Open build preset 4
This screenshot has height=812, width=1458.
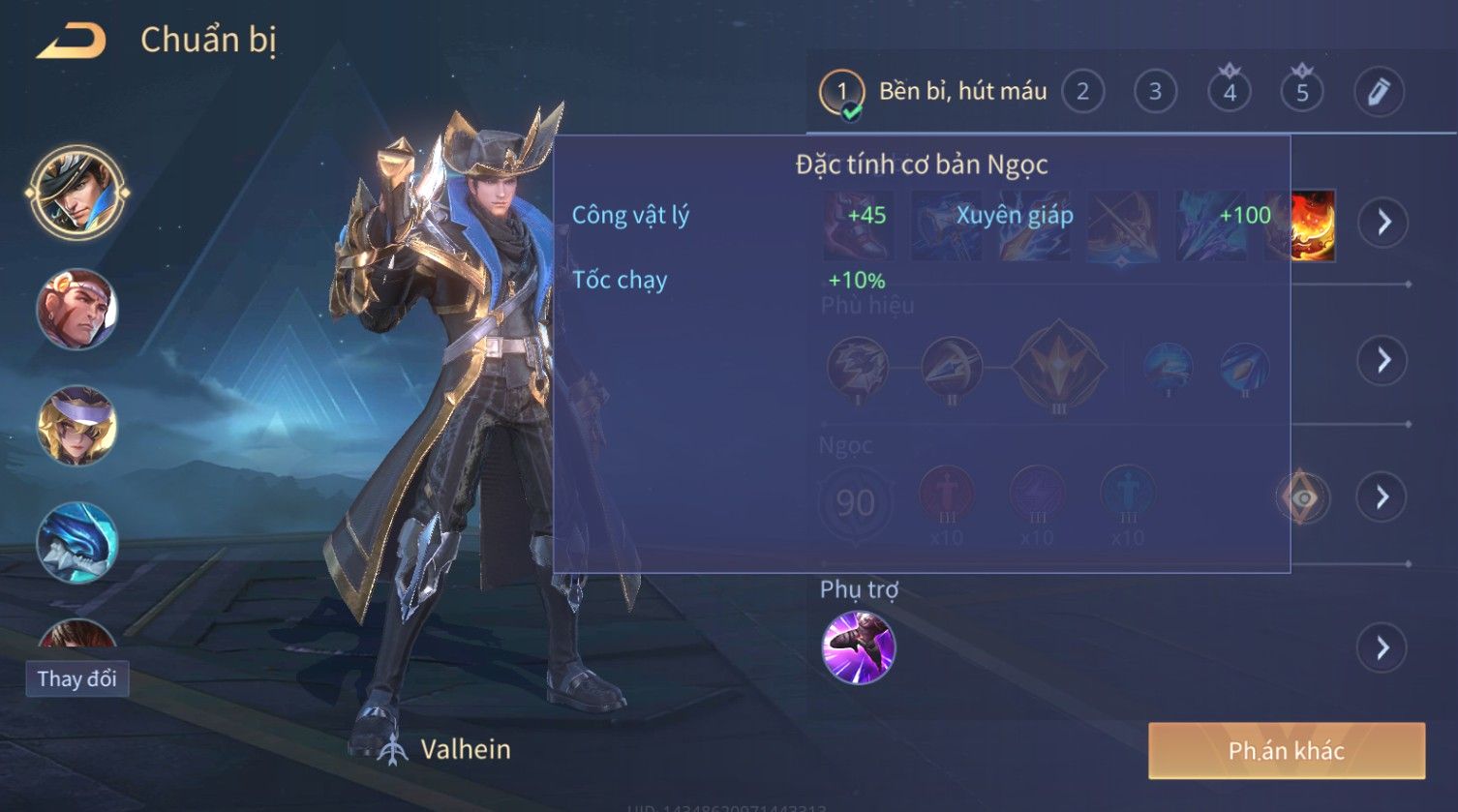pos(1230,92)
